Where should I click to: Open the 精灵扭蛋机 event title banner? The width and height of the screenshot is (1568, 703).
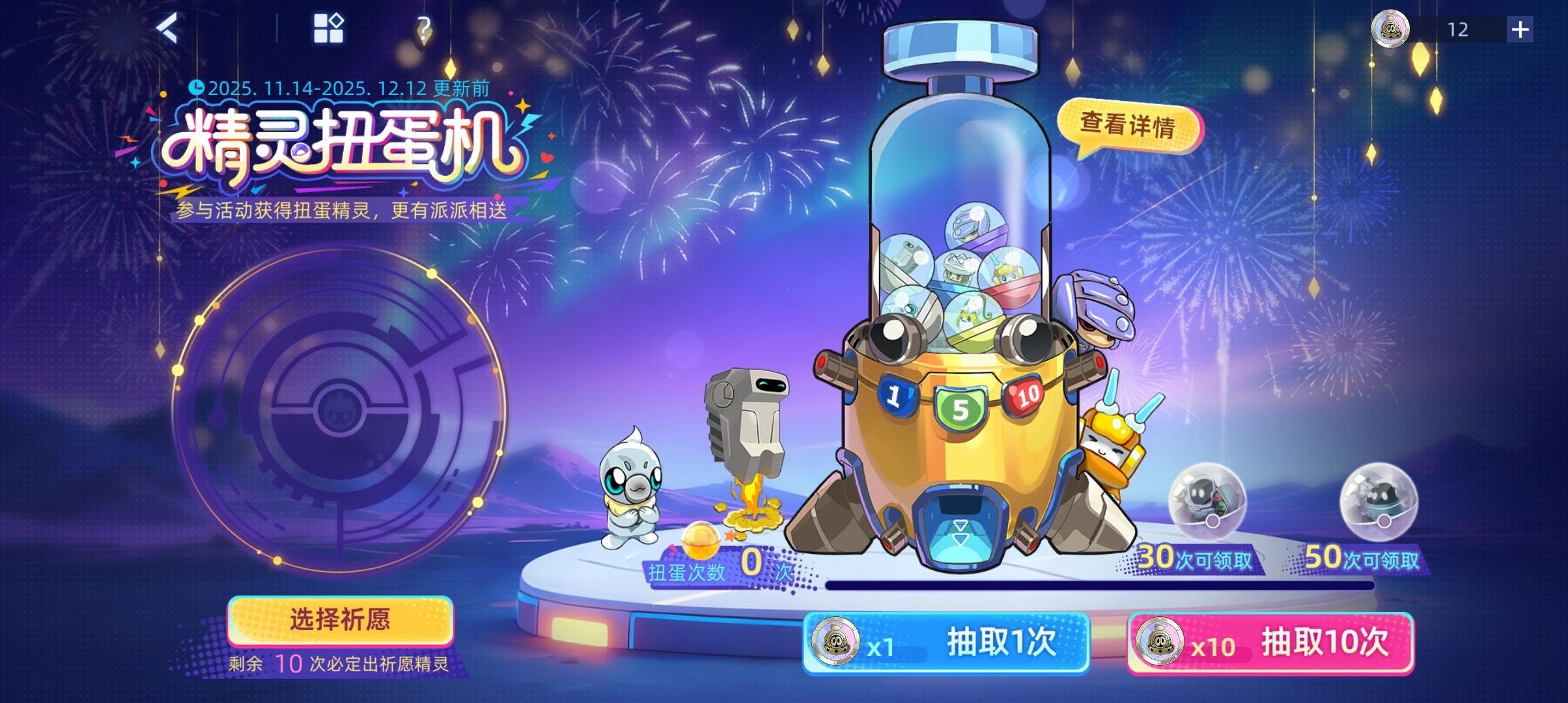pos(339,143)
